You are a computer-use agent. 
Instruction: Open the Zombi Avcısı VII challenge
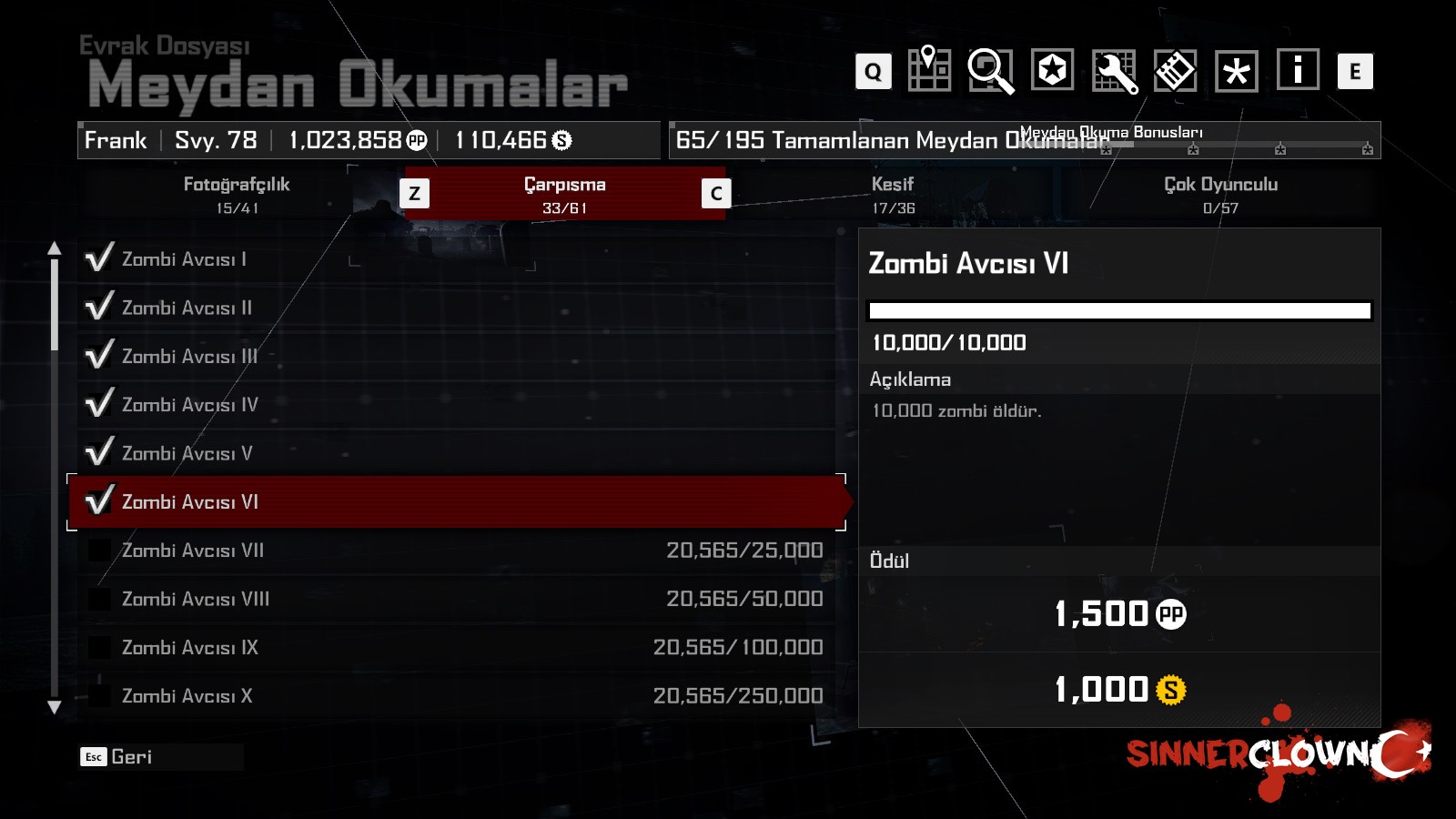click(x=455, y=551)
